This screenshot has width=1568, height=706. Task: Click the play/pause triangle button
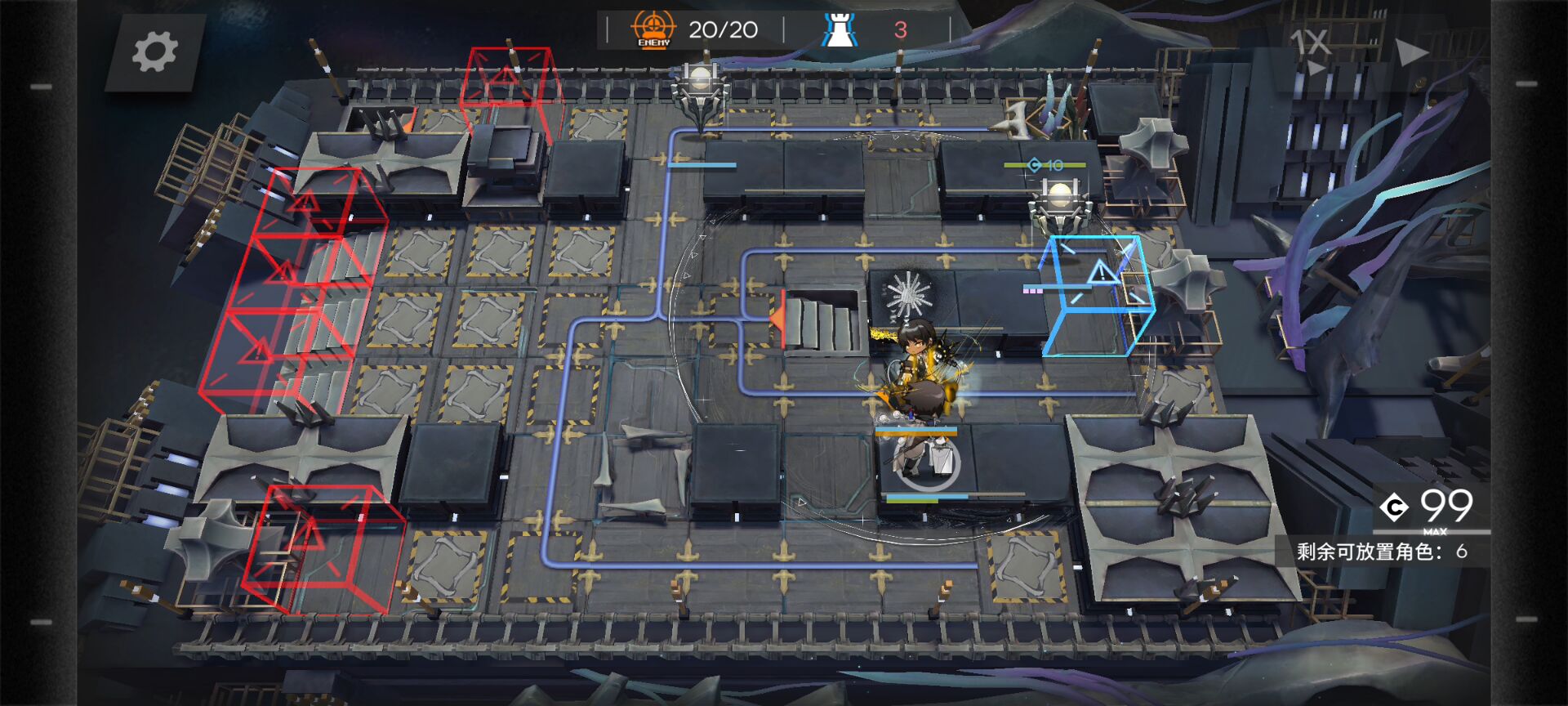[x=1410, y=52]
